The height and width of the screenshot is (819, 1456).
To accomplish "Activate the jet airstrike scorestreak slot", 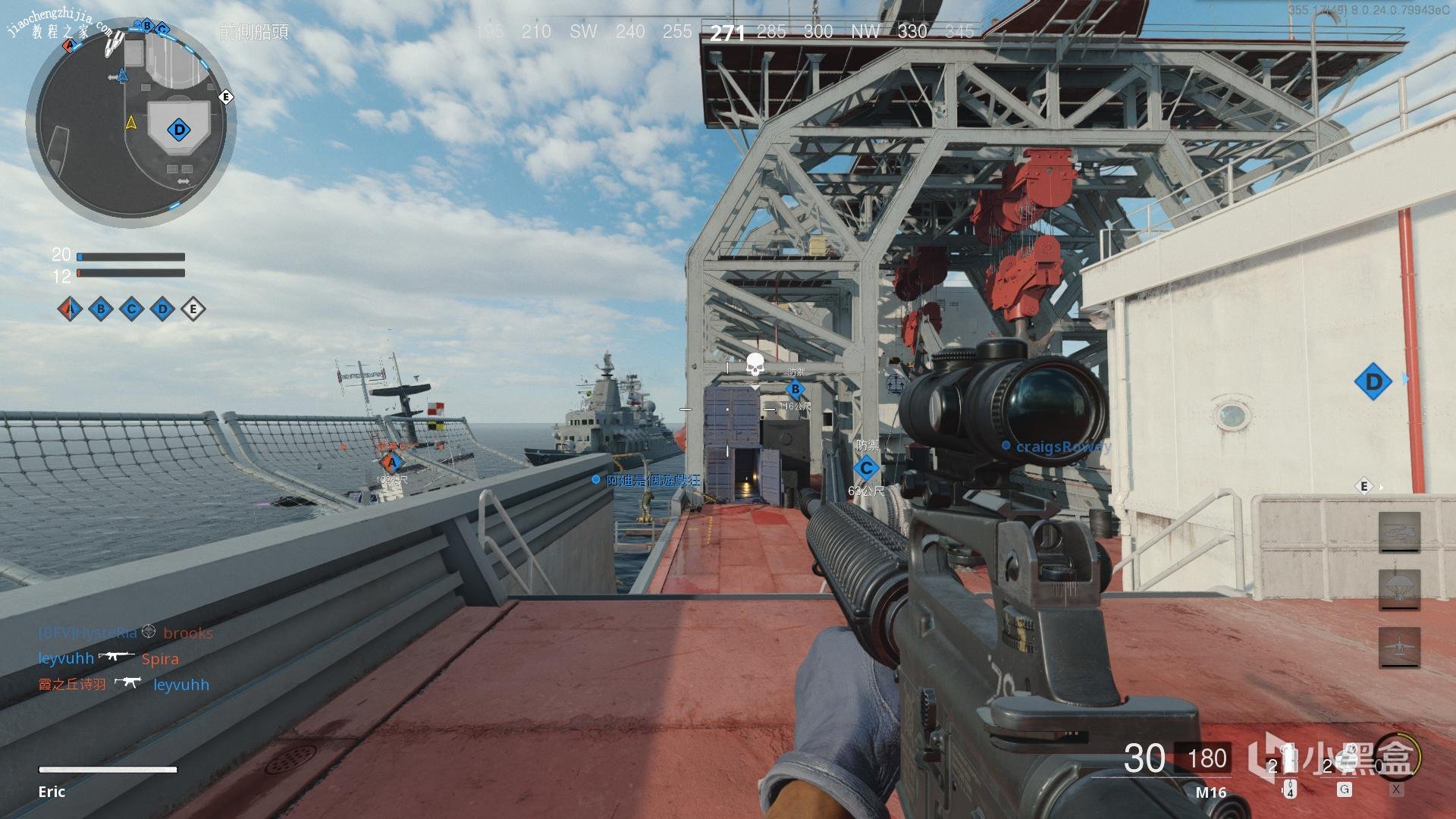I will click(1399, 648).
